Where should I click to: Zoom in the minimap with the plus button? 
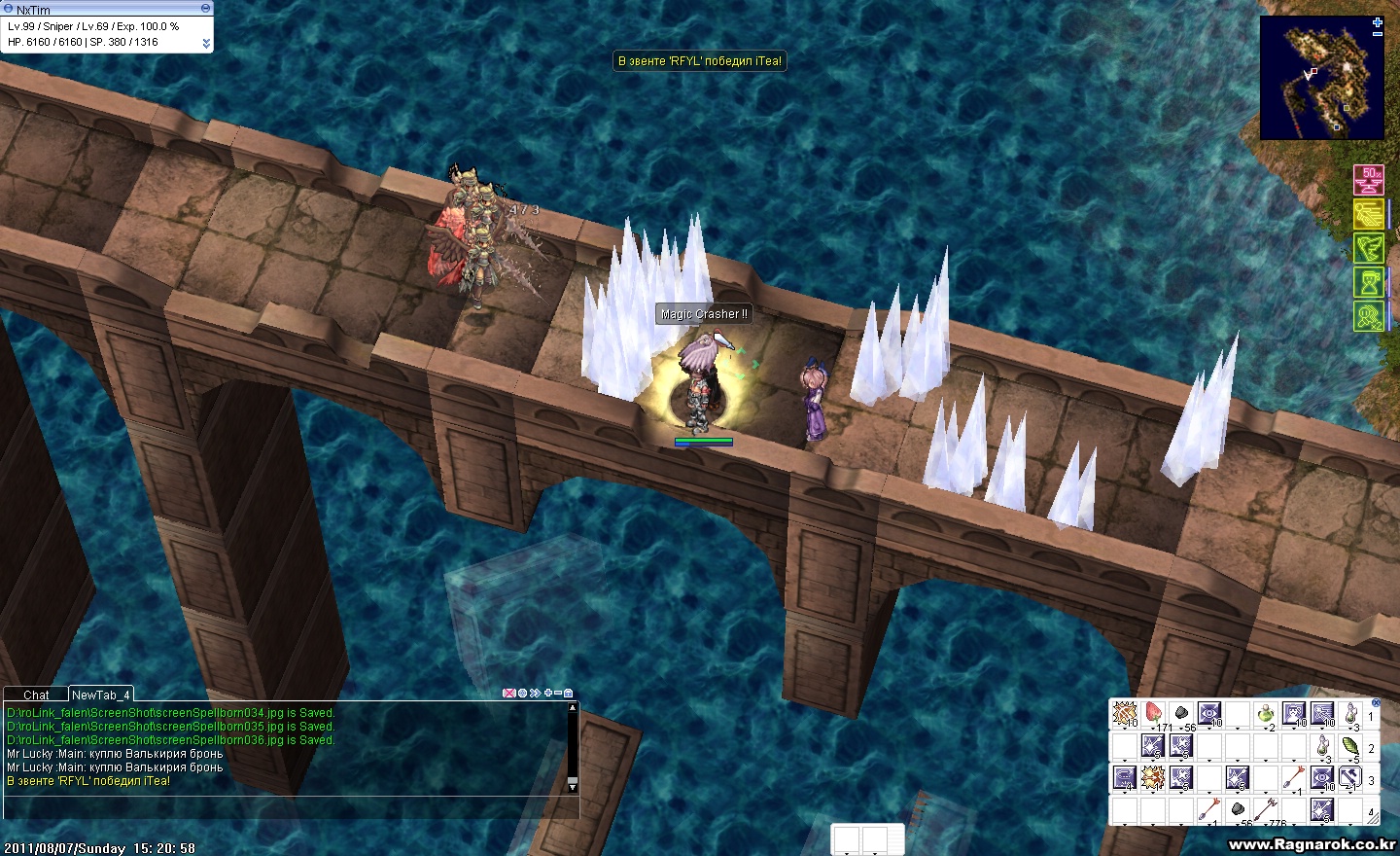click(1378, 22)
